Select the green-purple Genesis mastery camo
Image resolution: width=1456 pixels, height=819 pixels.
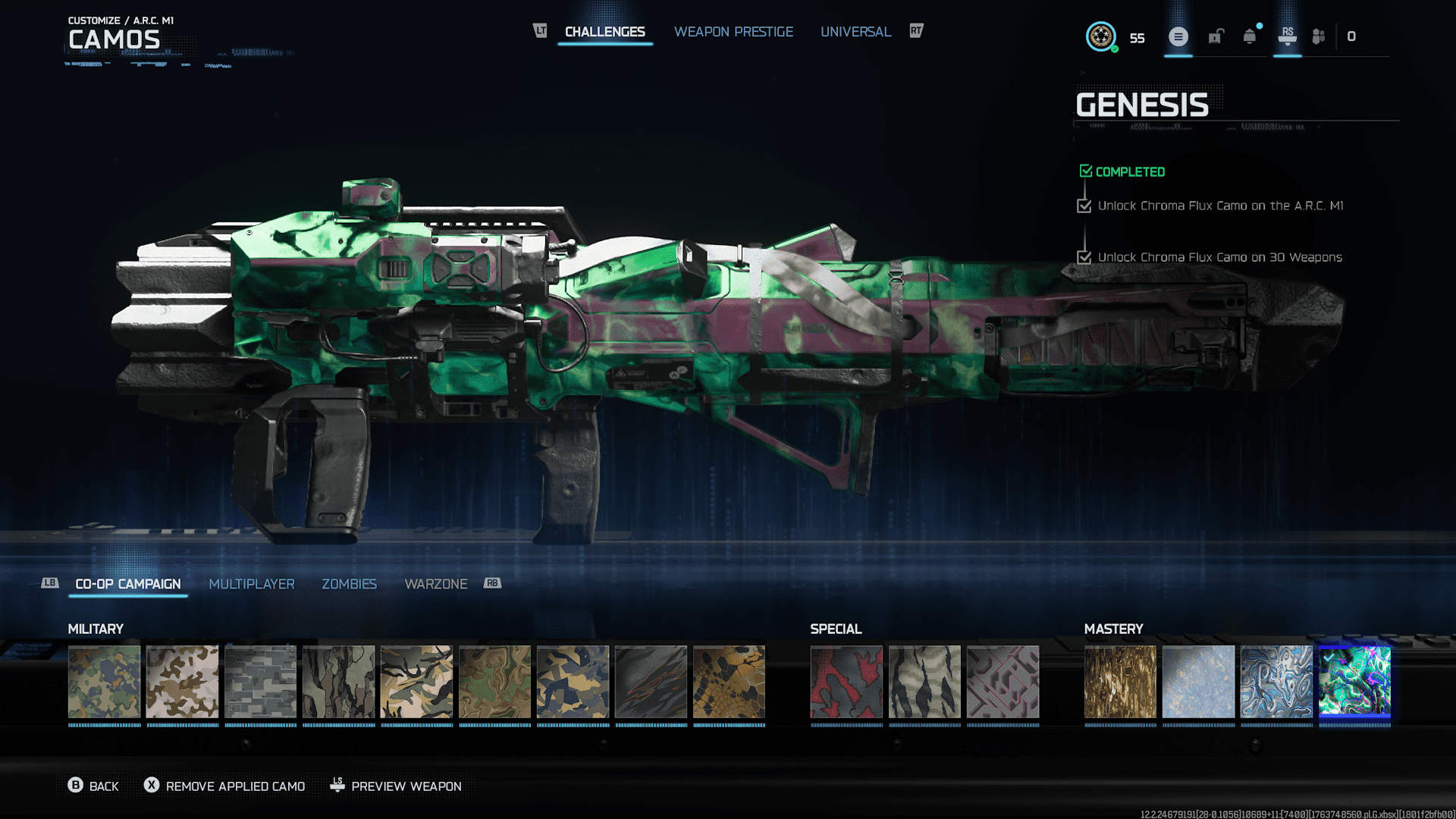point(1354,682)
